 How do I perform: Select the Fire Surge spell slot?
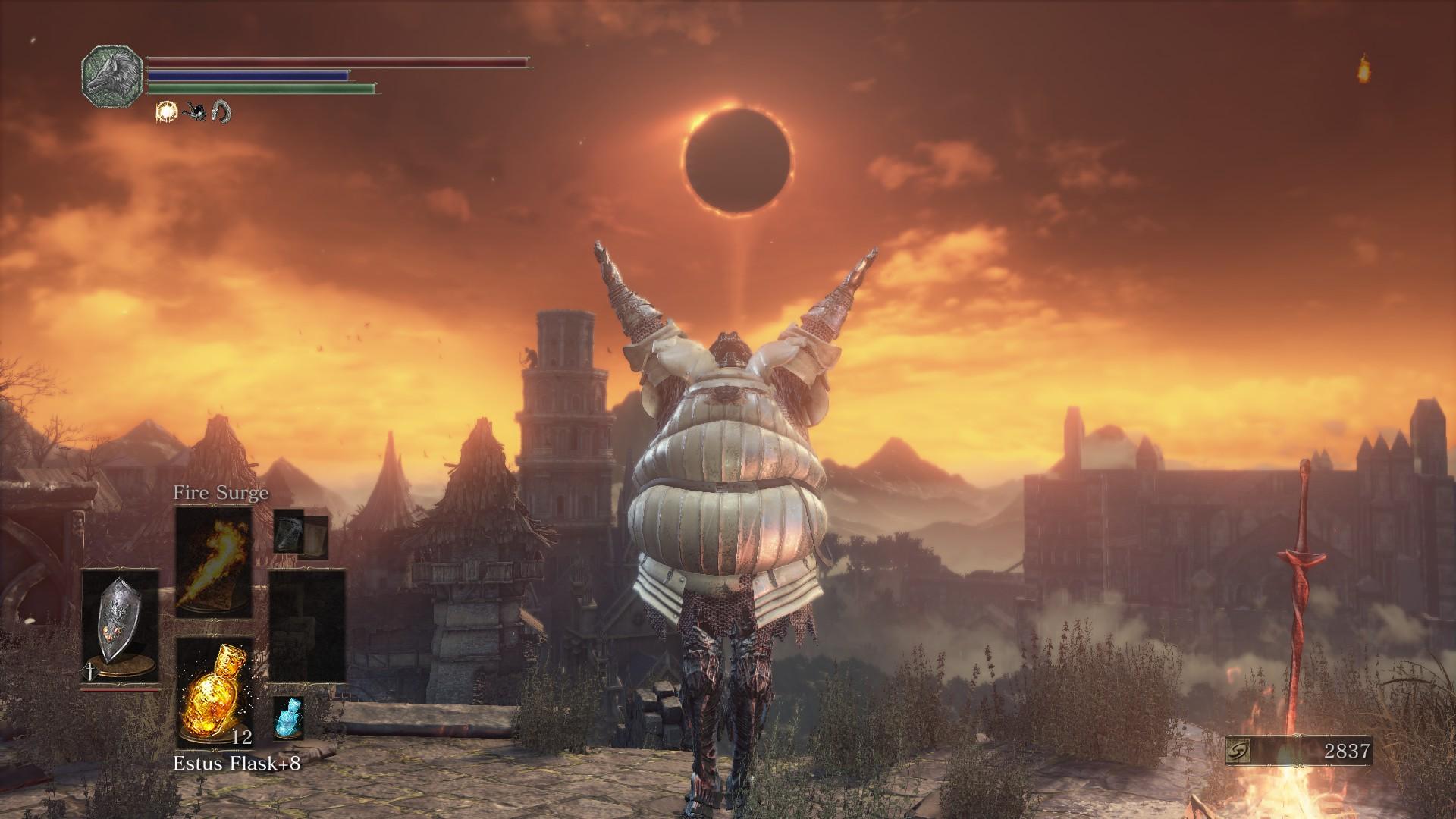pyautogui.click(x=214, y=562)
